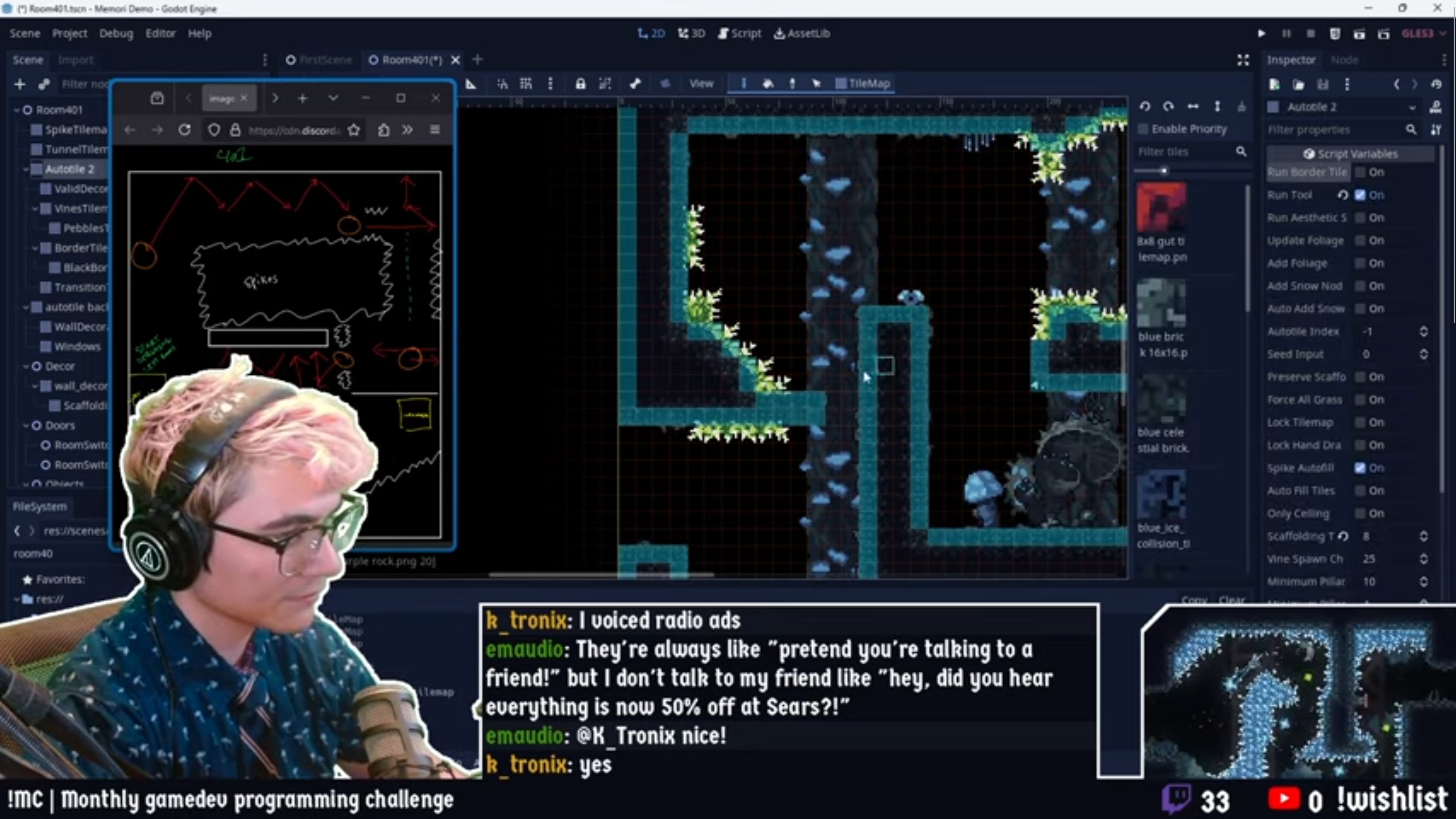Choose the 8x8 gut tilemap thumbnail
This screenshot has width=1456, height=819.
point(1161,208)
